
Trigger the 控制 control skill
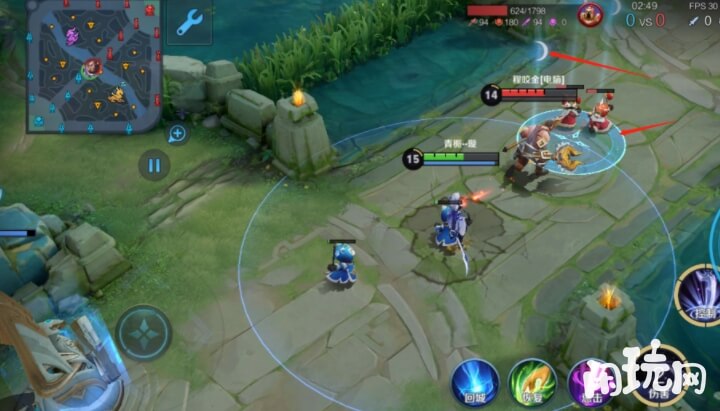[x=703, y=296]
